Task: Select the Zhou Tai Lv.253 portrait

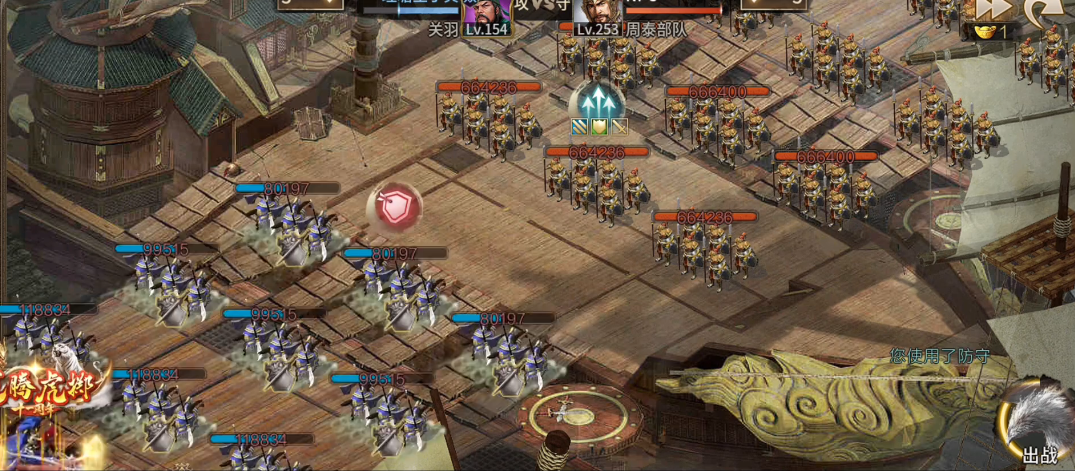Action: click(597, 14)
